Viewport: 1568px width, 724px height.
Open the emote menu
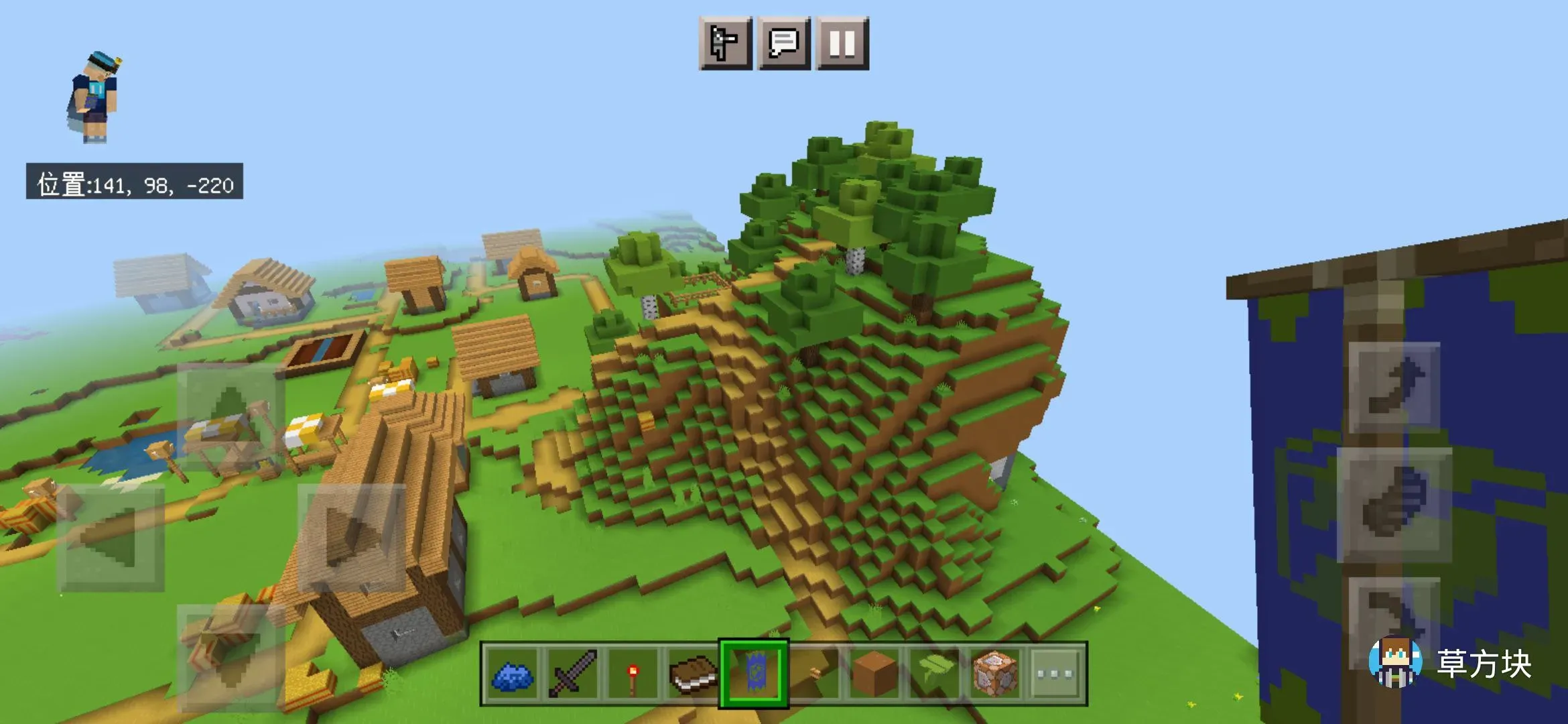click(x=725, y=44)
